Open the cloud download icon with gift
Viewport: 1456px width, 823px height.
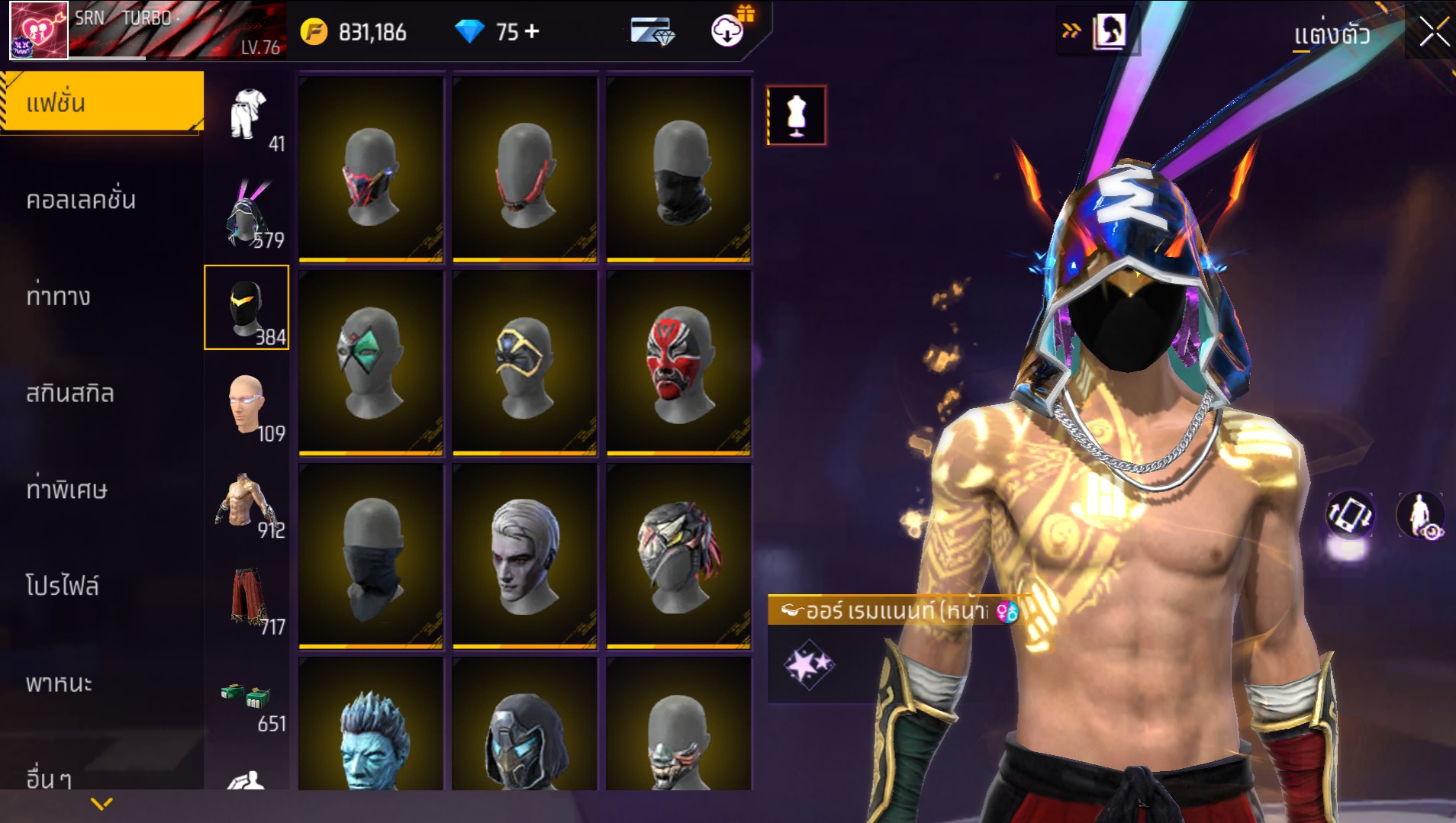pos(729,31)
